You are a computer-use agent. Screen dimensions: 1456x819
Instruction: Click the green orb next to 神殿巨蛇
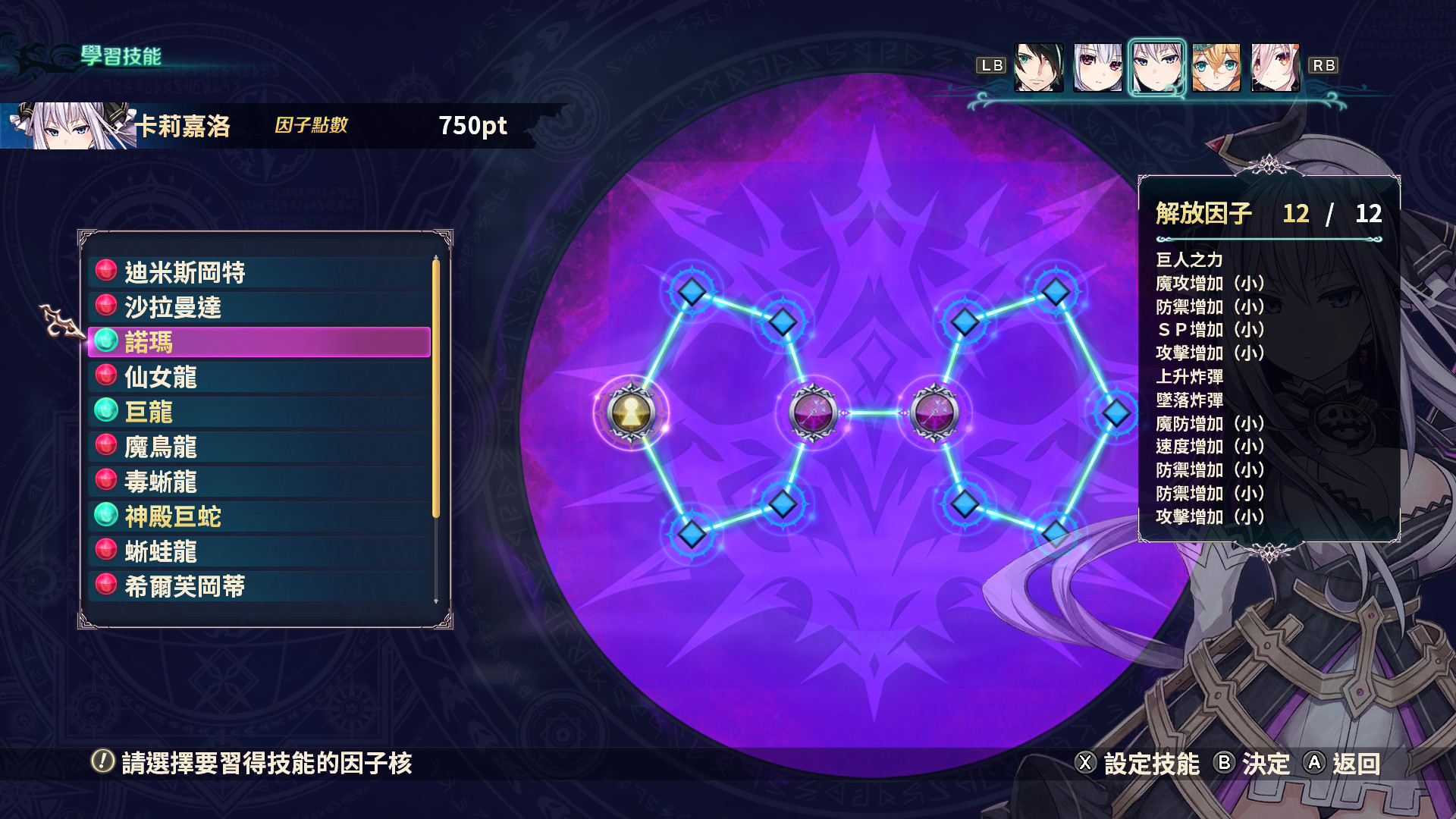[105, 516]
